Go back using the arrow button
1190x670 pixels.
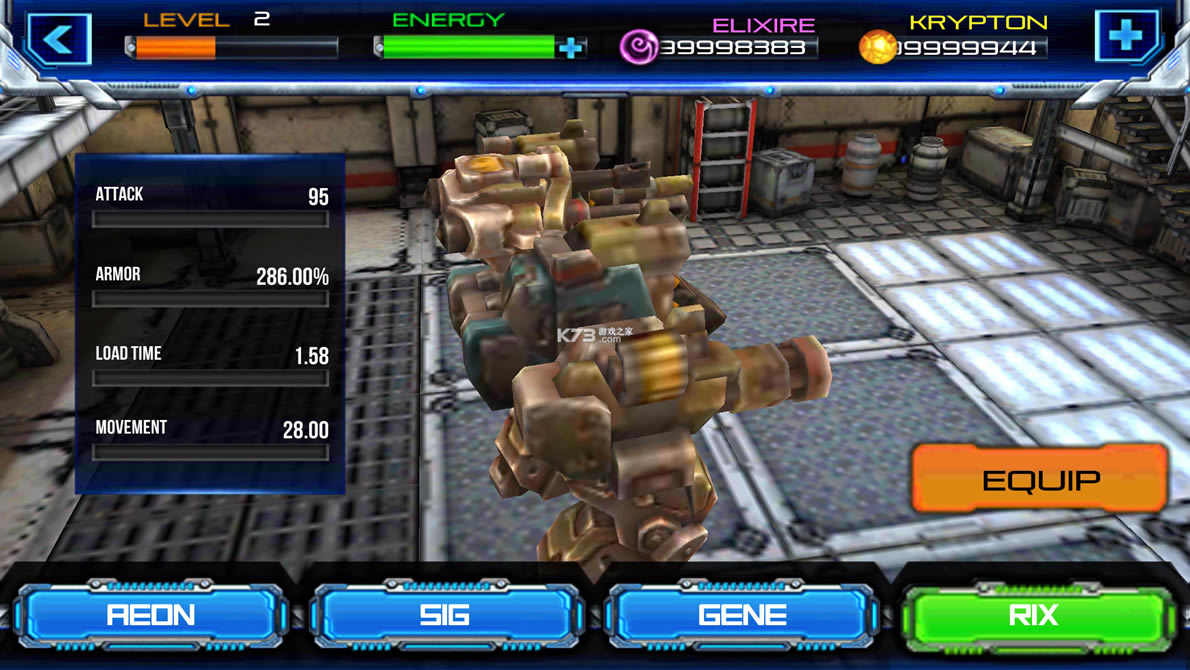59,40
